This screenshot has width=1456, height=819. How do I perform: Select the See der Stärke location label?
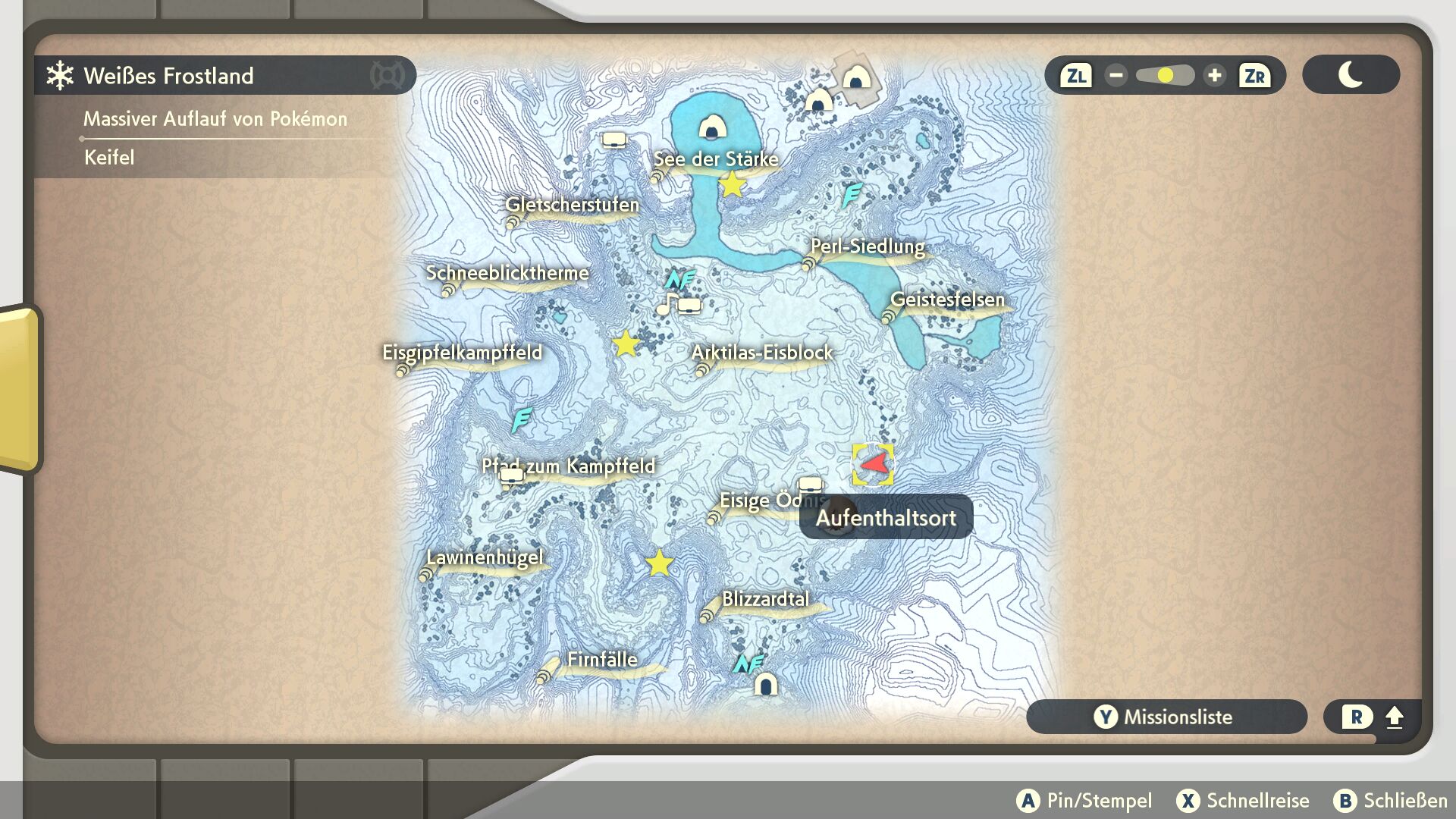click(x=716, y=159)
